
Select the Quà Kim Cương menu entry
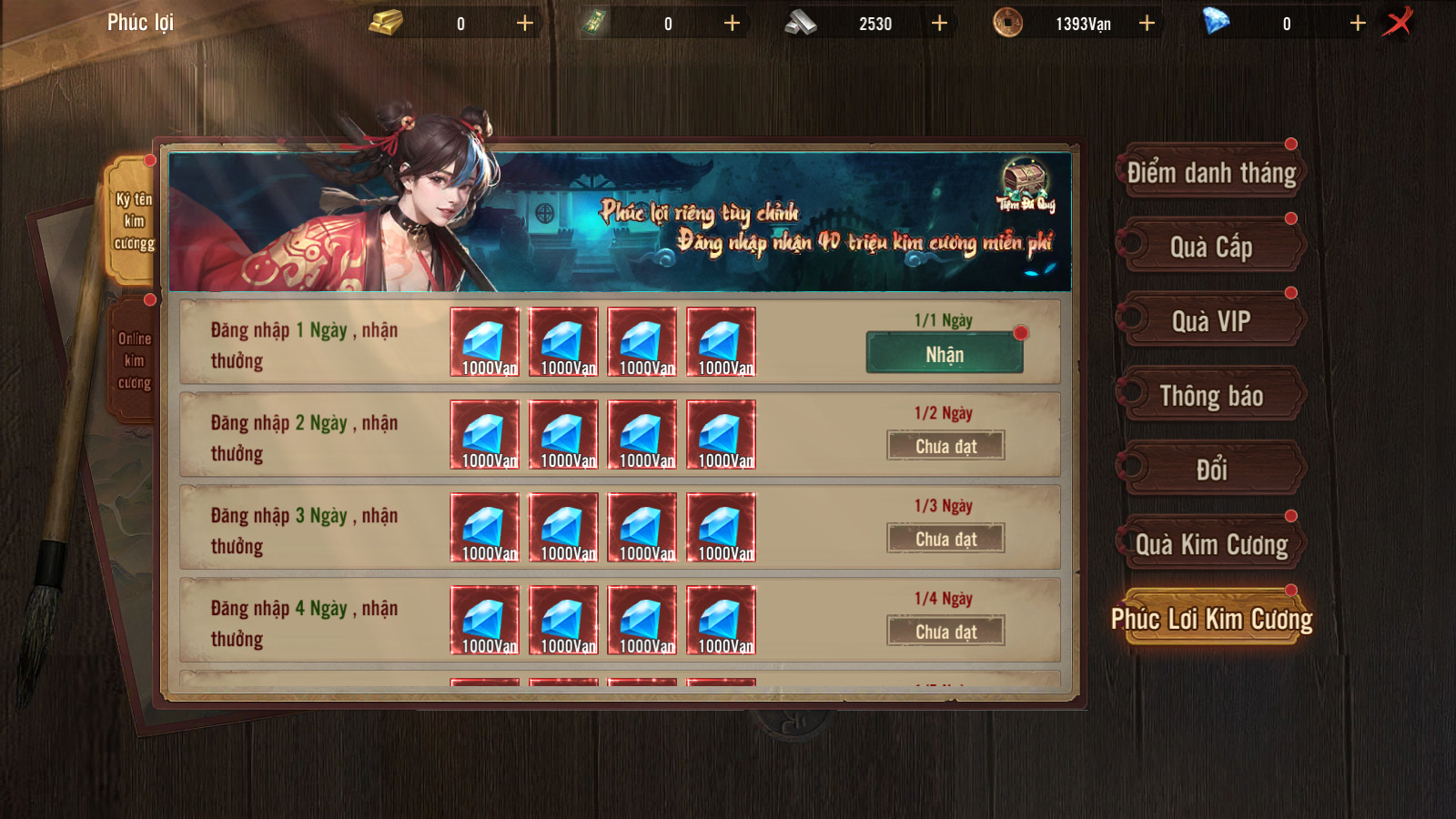(x=1211, y=544)
